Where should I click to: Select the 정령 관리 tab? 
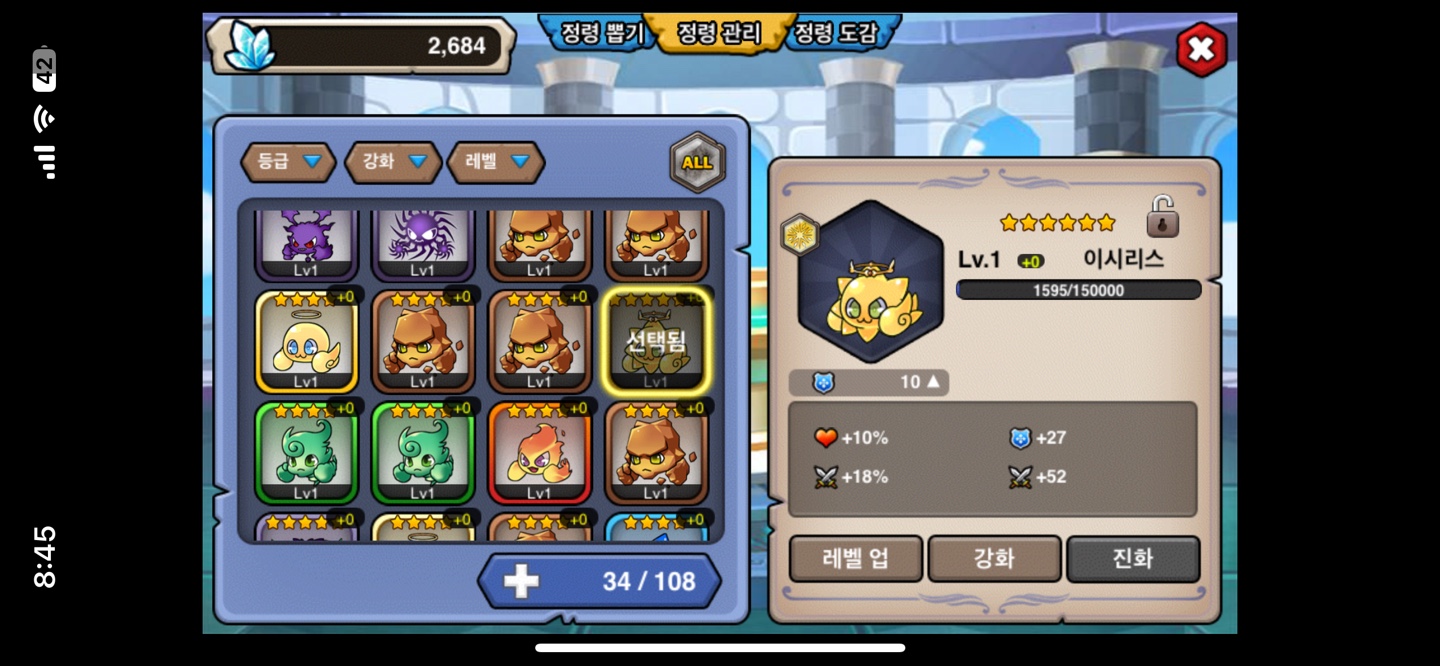(x=718, y=33)
